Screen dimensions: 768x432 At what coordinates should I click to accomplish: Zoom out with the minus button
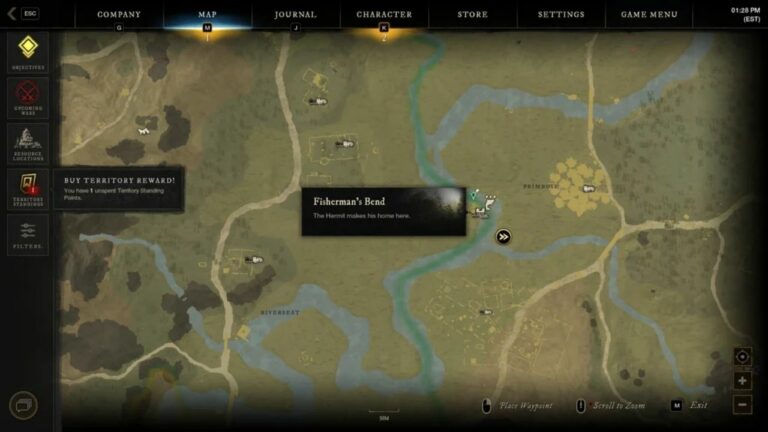pyautogui.click(x=742, y=404)
